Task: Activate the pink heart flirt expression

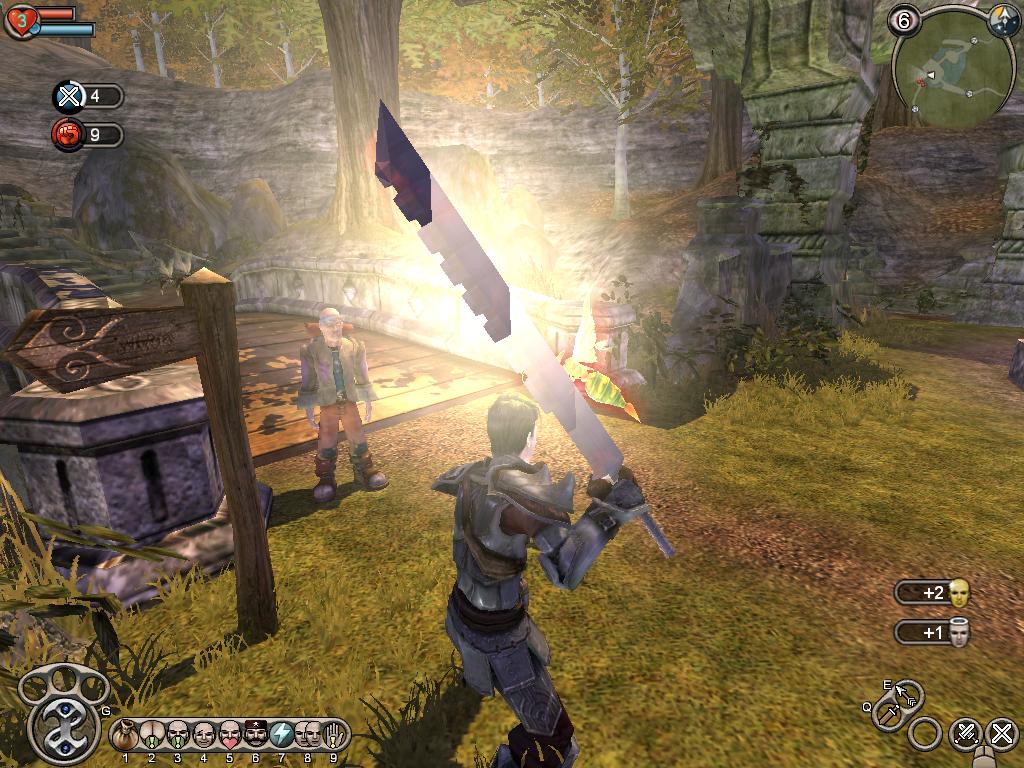Action: point(229,735)
